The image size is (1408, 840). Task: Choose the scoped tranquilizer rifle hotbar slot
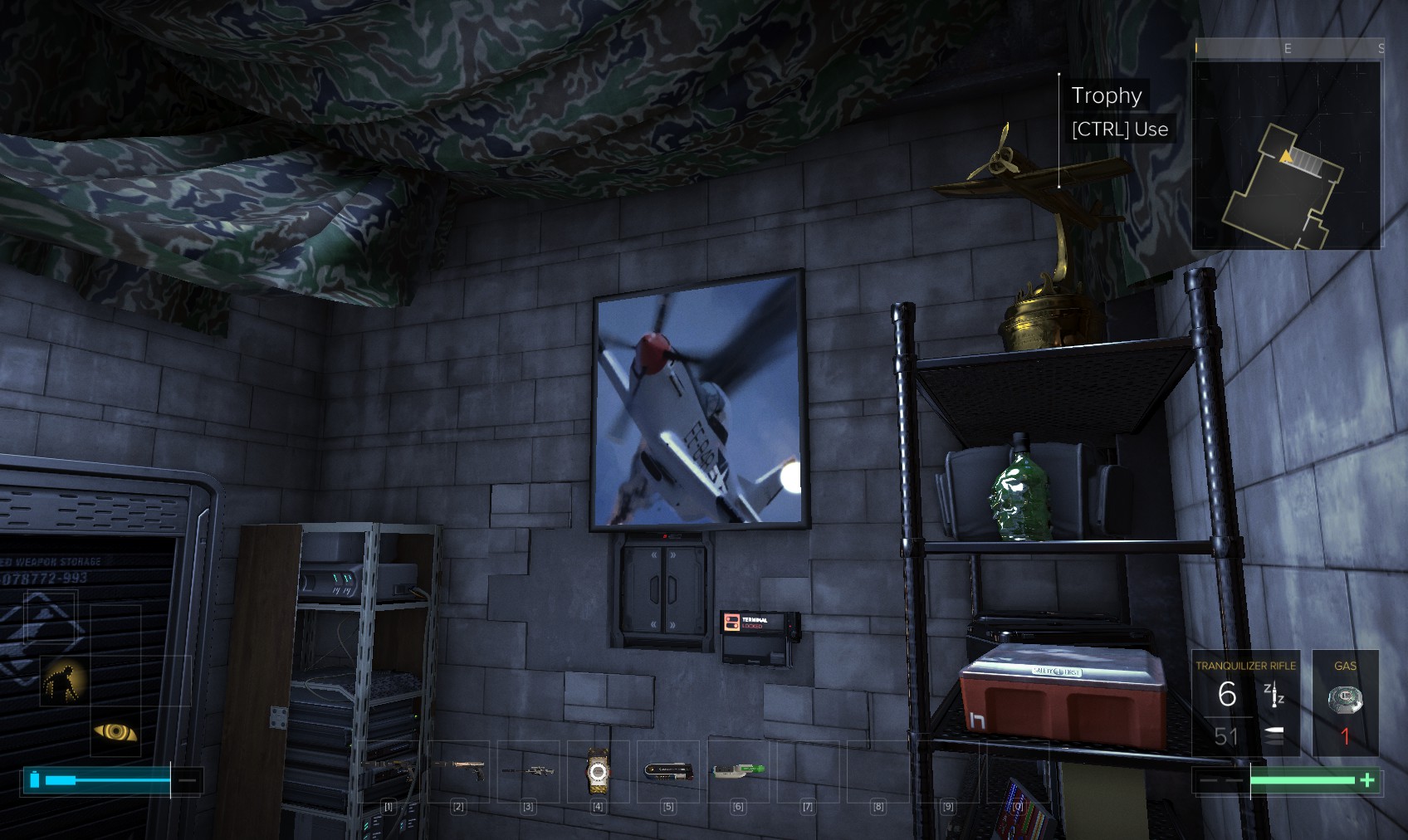tap(528, 770)
